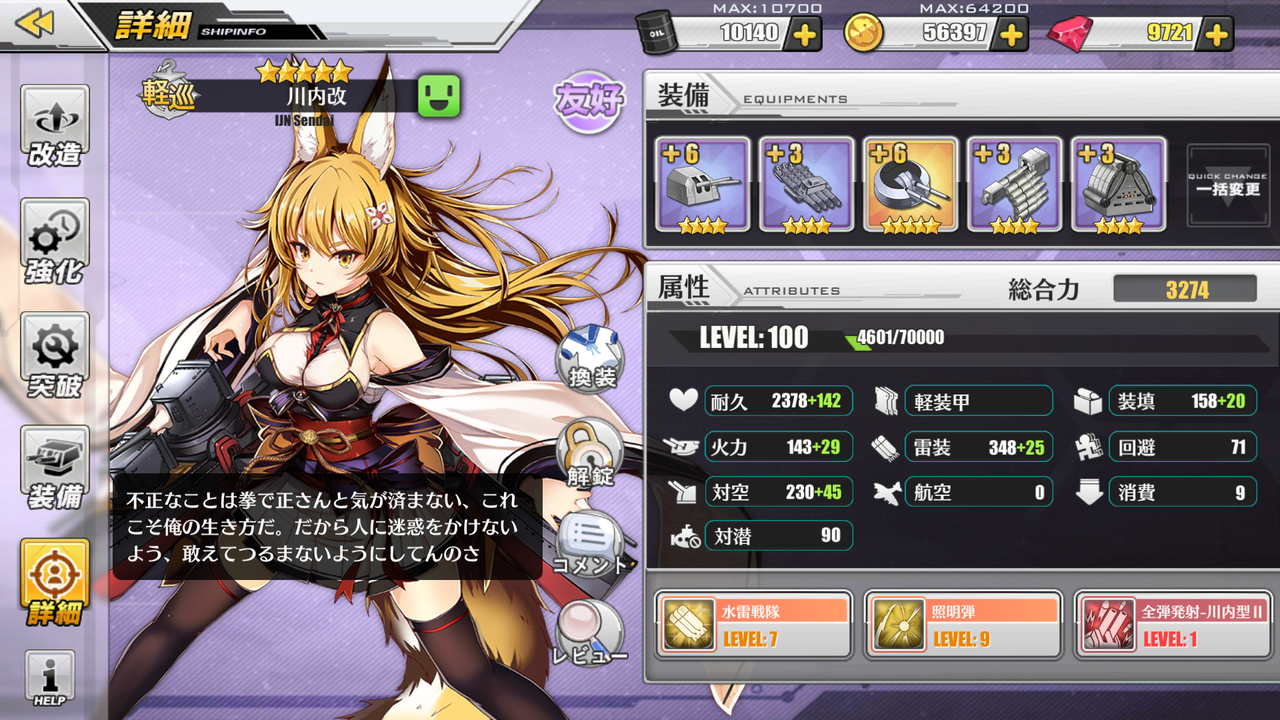Image resolution: width=1280 pixels, height=720 pixels.
Task: Expand the 軽装甲 armor type field
Action: pyautogui.click(x=978, y=400)
